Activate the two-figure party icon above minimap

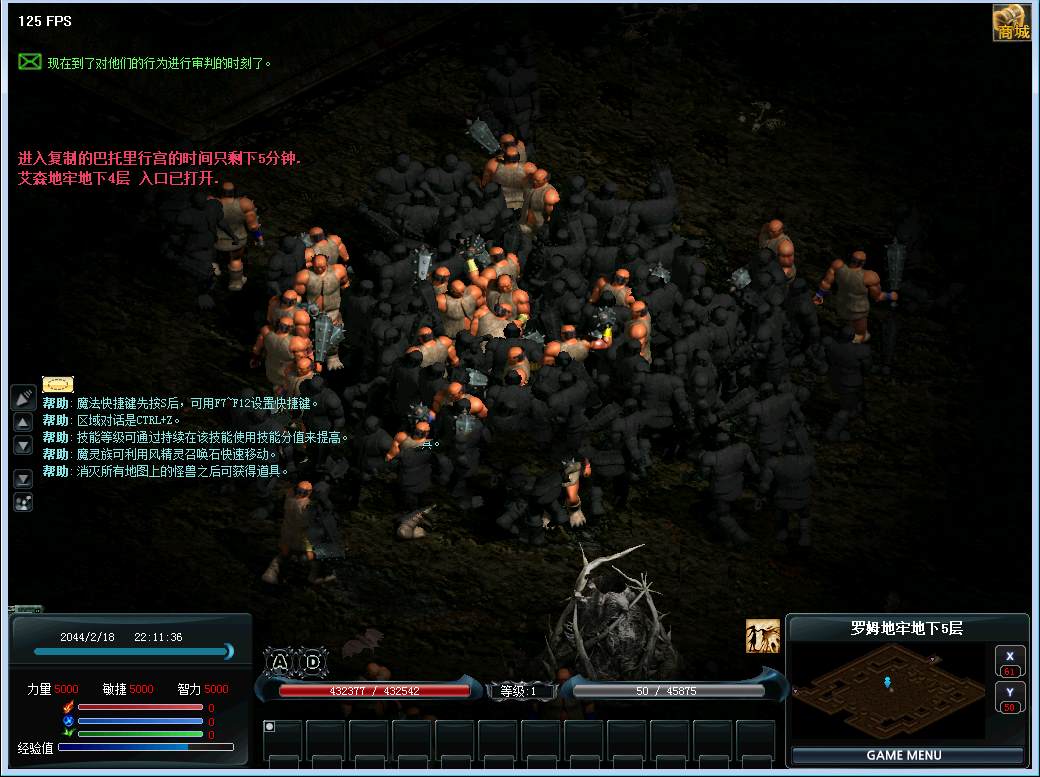[762, 636]
